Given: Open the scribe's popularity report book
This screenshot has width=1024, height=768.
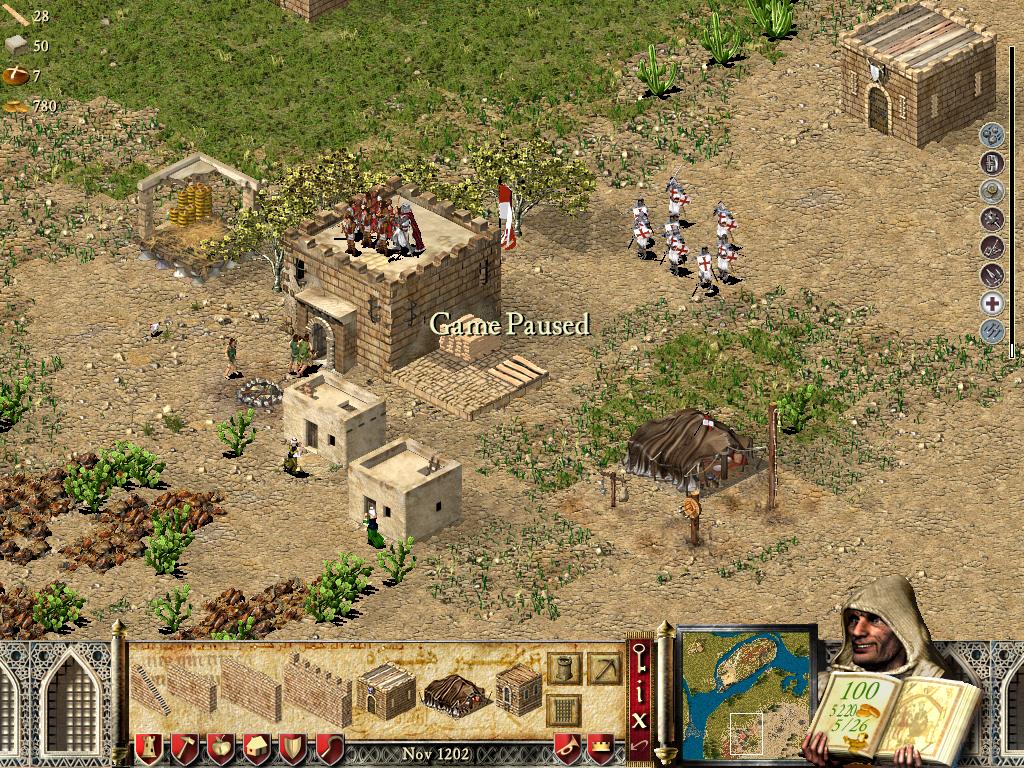Looking at the screenshot, I should point(890,712).
